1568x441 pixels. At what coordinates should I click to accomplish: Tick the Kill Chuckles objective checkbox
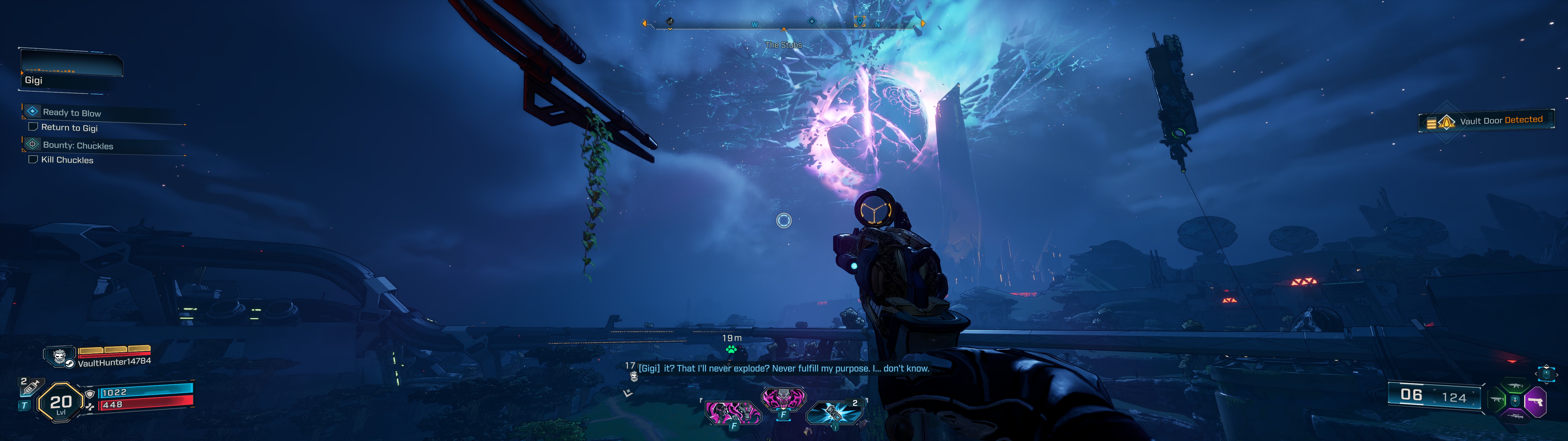point(33,160)
